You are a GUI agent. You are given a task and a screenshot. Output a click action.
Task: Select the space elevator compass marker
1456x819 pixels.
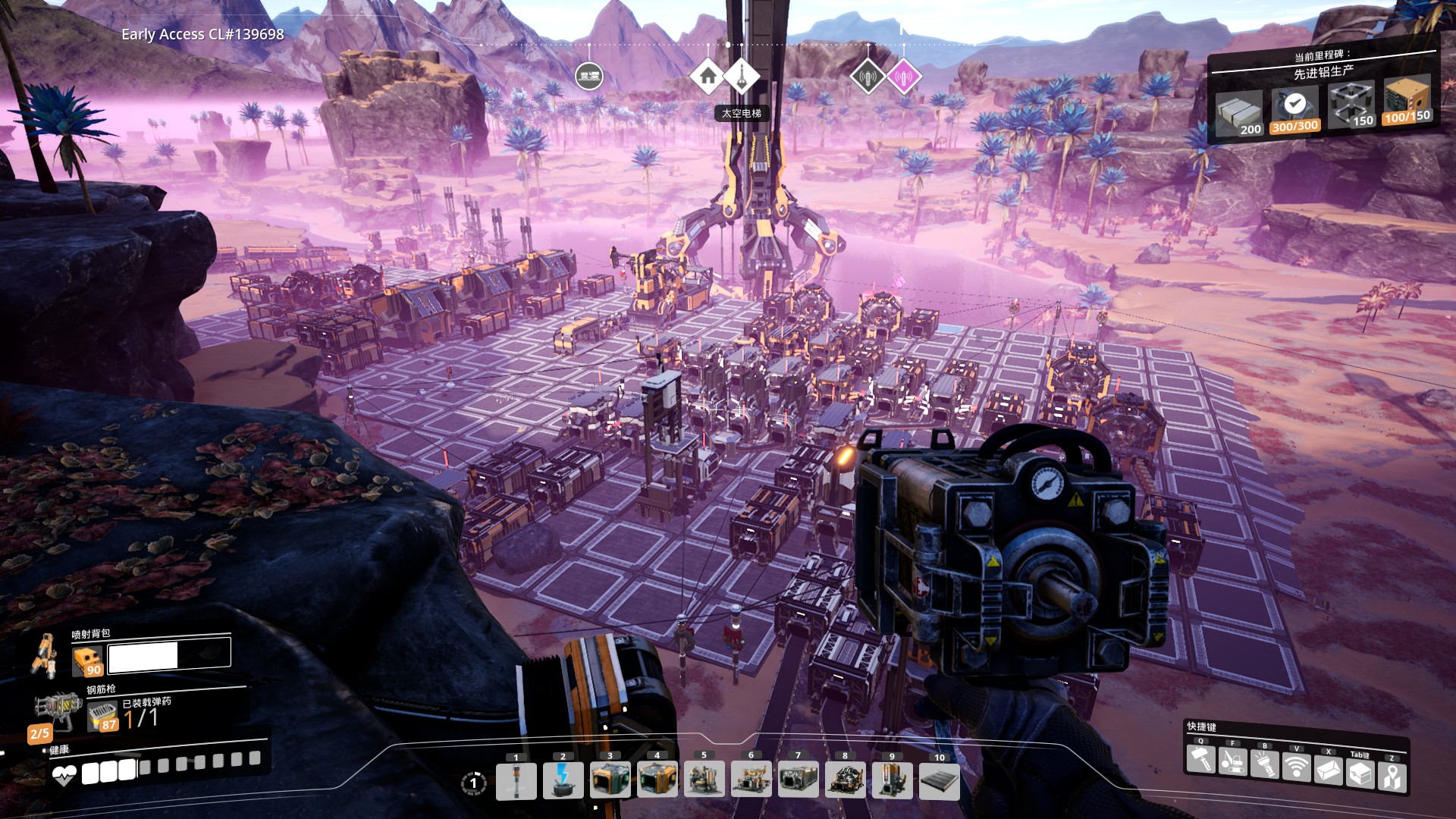[741, 76]
